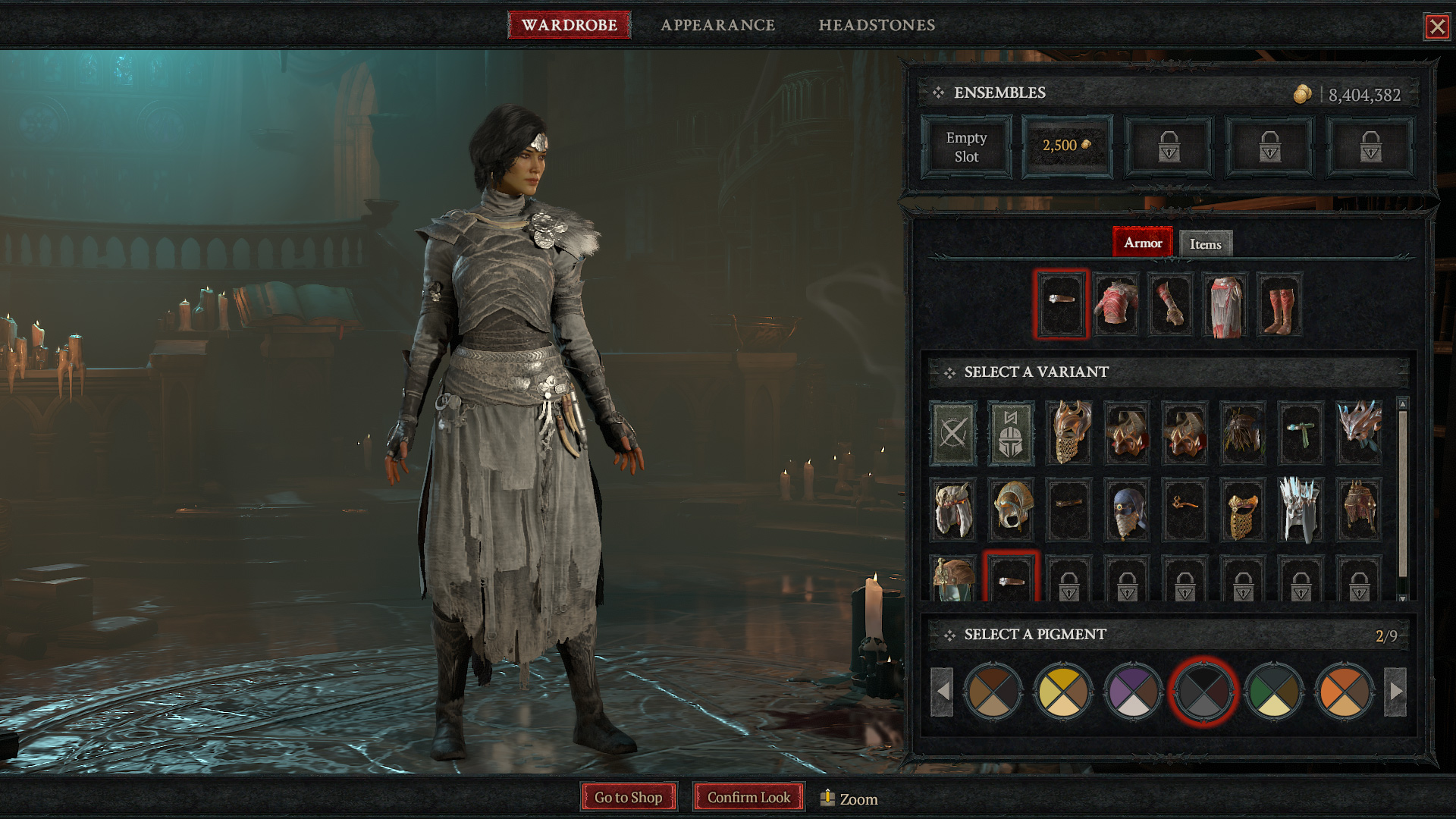Image resolution: width=1456 pixels, height=819 pixels.
Task: Show the next page of pigments
Action: click(1396, 692)
